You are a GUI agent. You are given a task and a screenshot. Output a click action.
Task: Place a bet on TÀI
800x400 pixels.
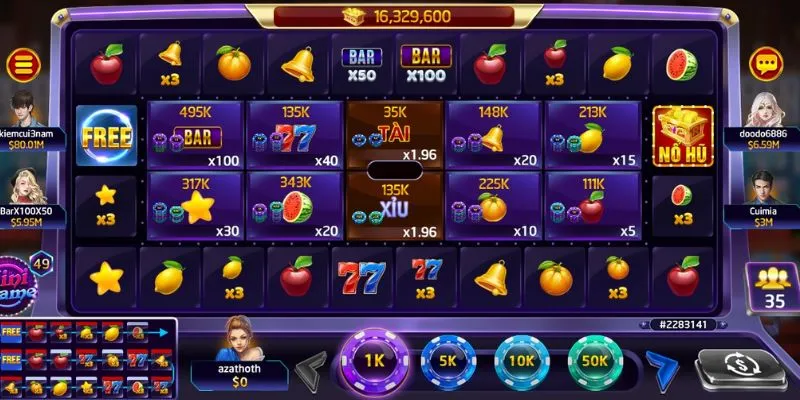(393, 134)
